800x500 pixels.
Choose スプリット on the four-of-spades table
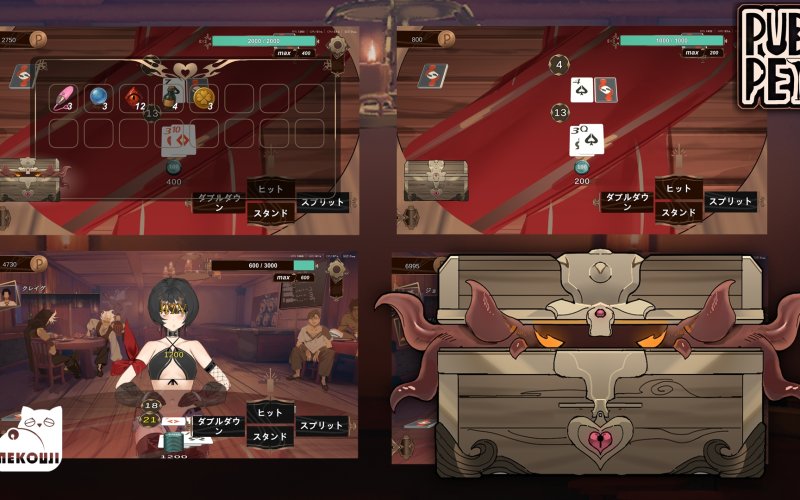point(732,201)
